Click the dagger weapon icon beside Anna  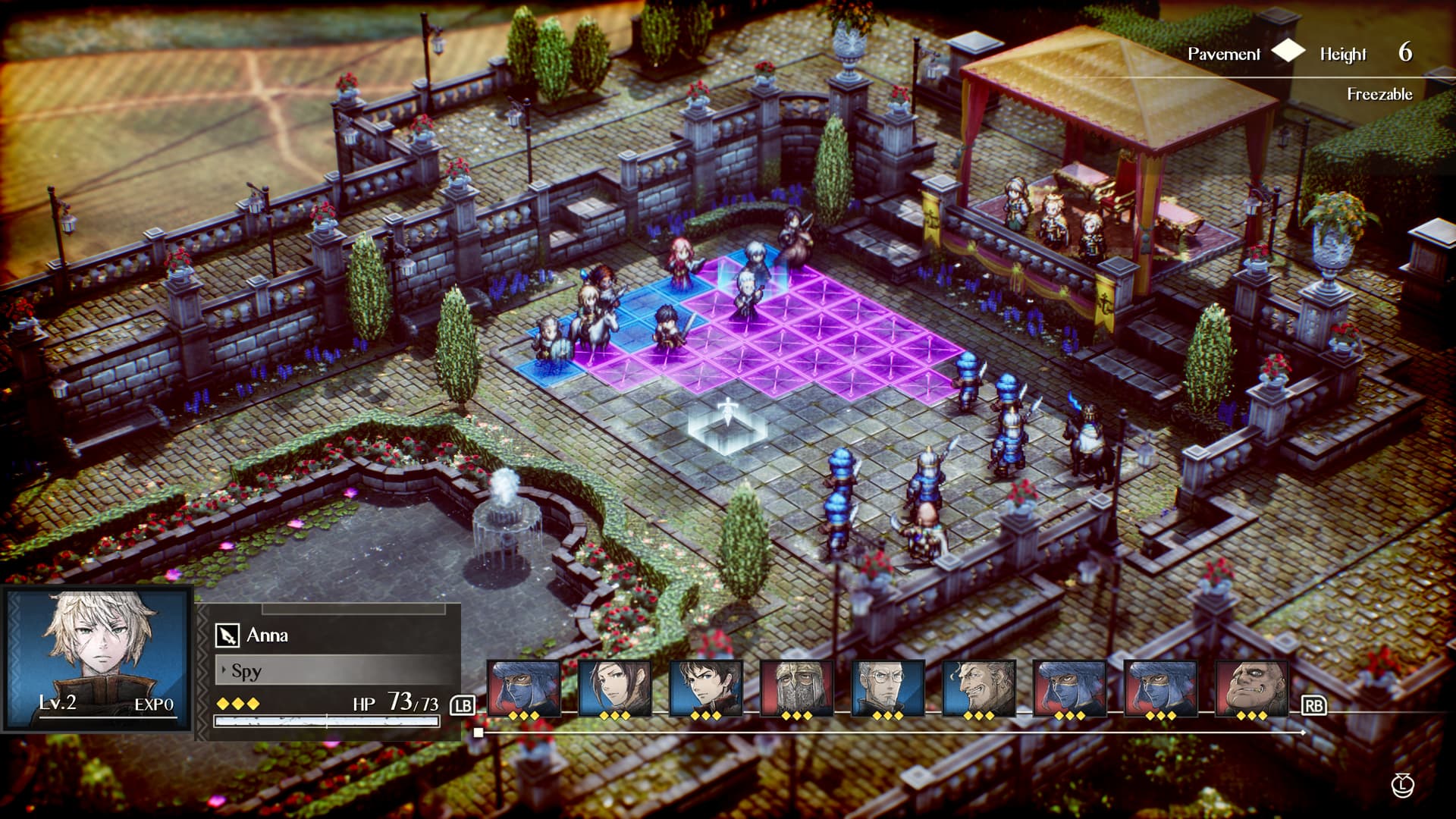click(227, 635)
